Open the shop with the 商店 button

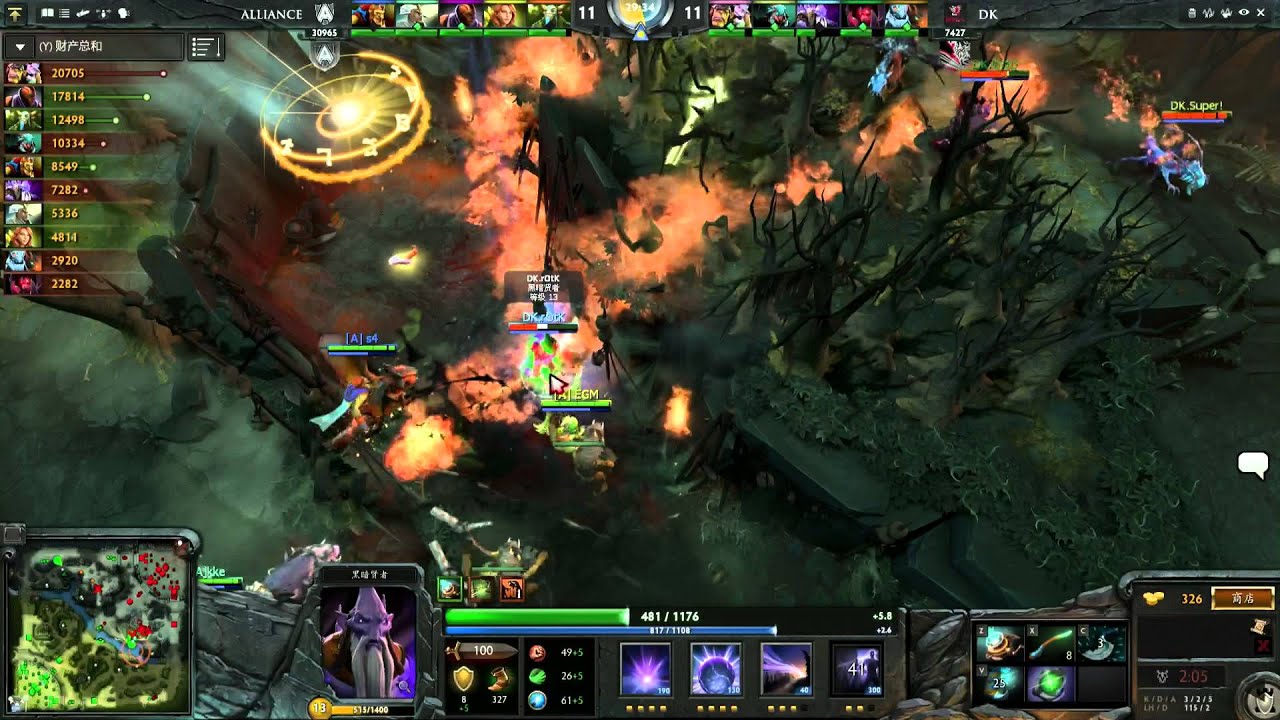[1243, 599]
